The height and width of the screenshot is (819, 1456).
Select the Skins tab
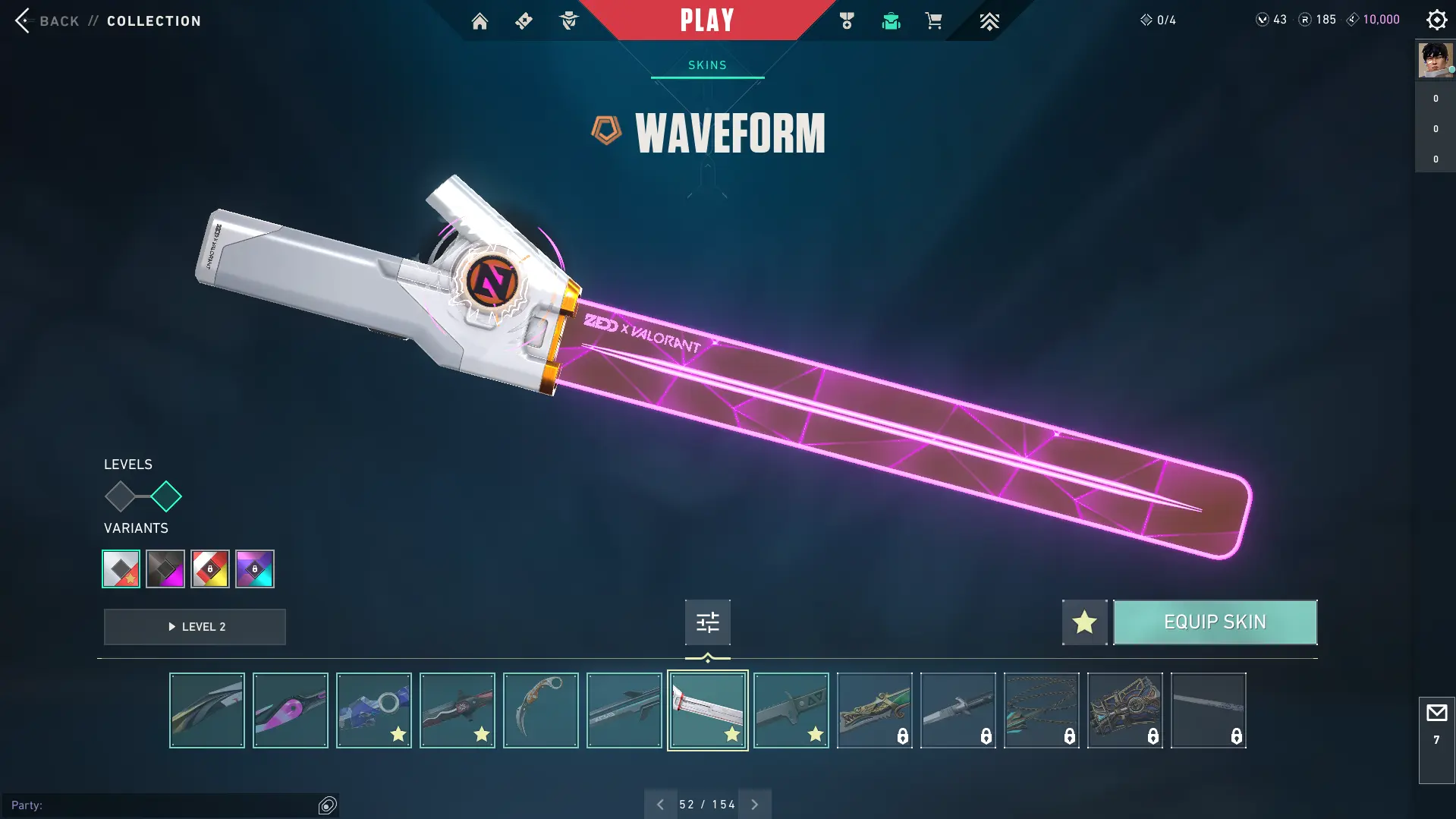pos(707,65)
